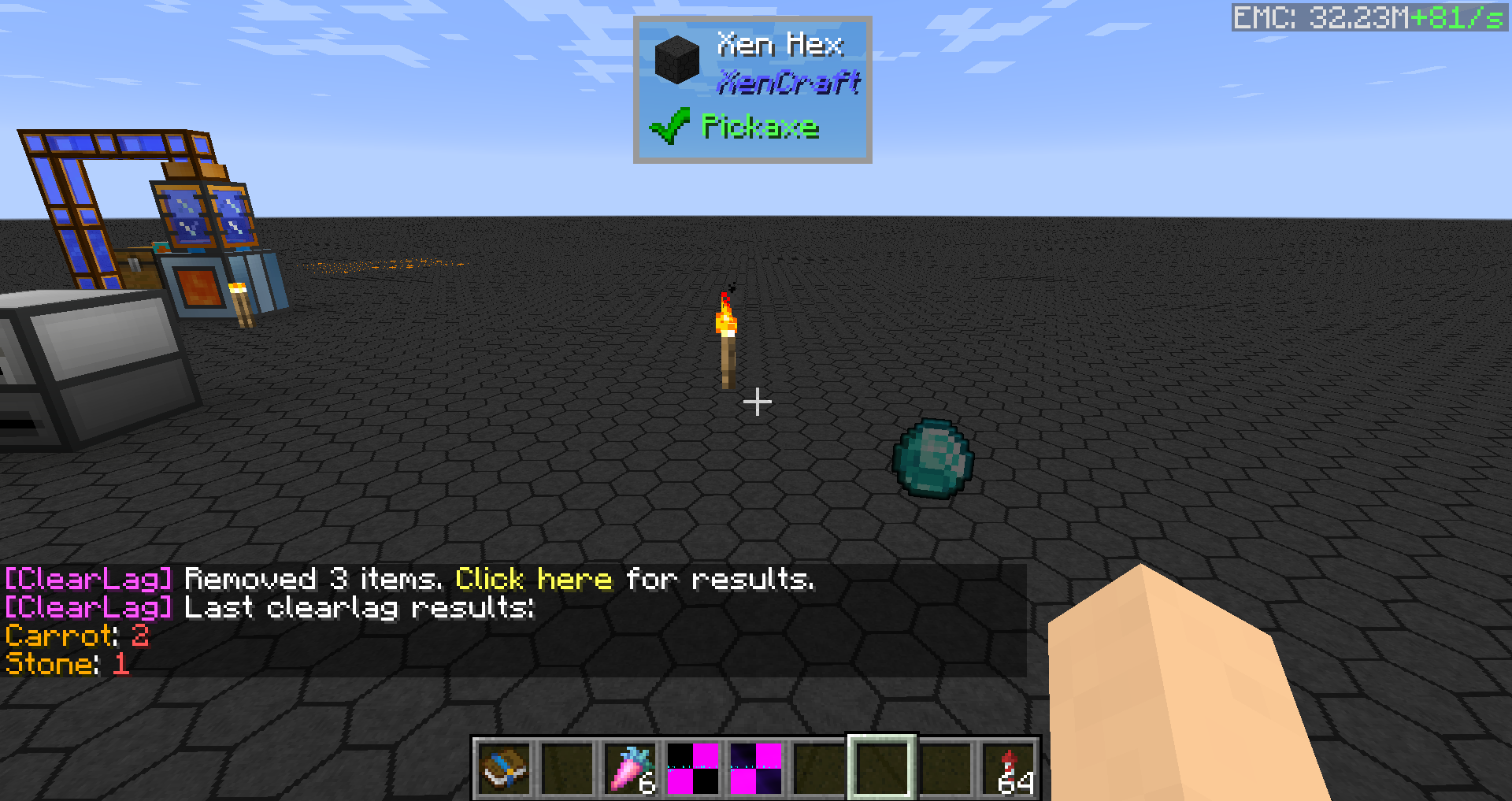The width and height of the screenshot is (1512, 801).
Task: Click the highlighted empty hotbar slot
Action: pyautogui.click(x=882, y=768)
